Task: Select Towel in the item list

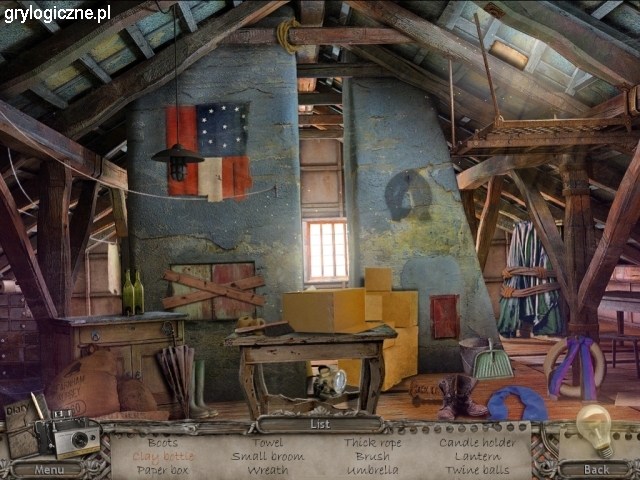Action: pyautogui.click(x=267, y=442)
